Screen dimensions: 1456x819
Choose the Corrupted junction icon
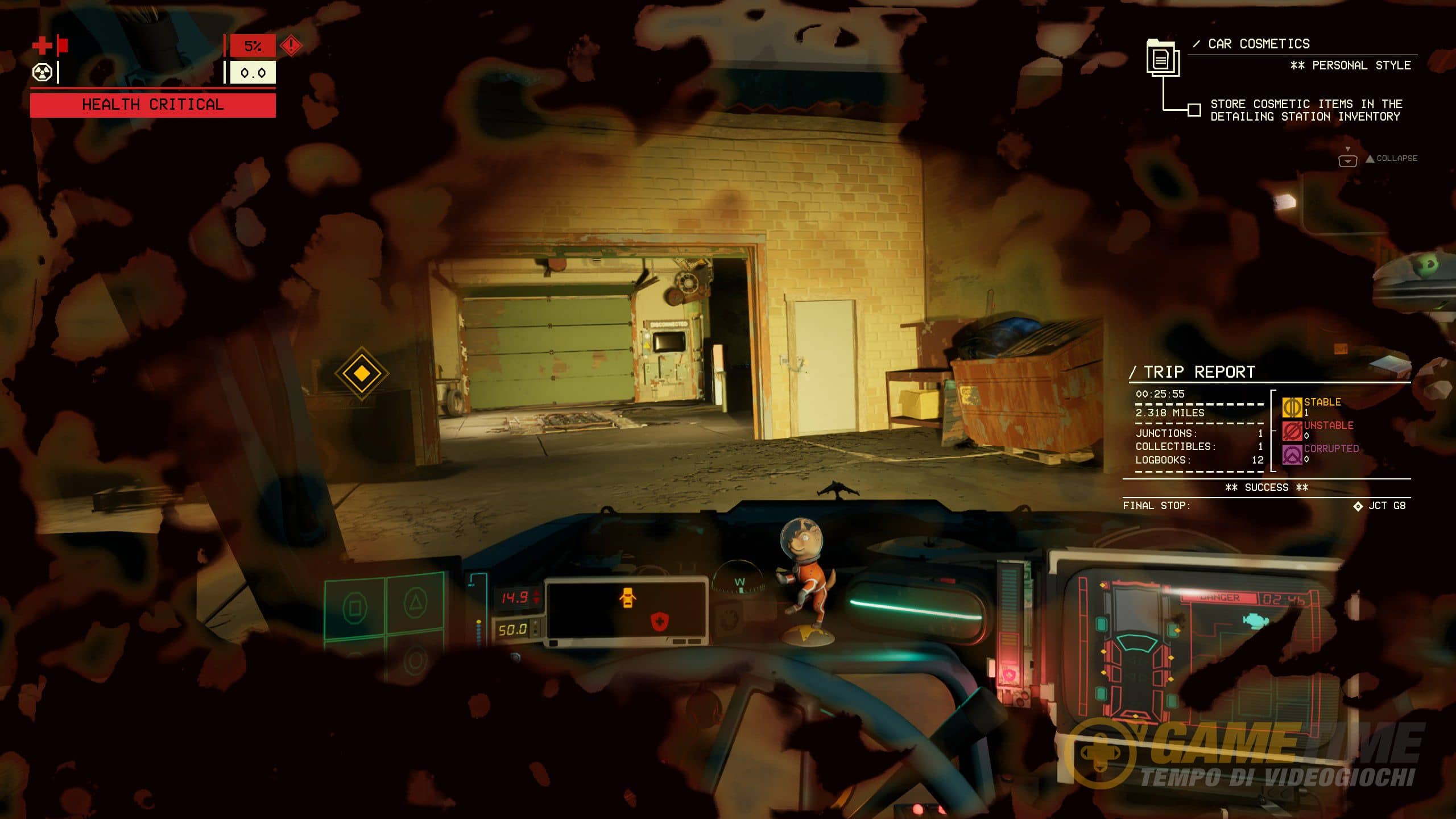(x=1292, y=454)
